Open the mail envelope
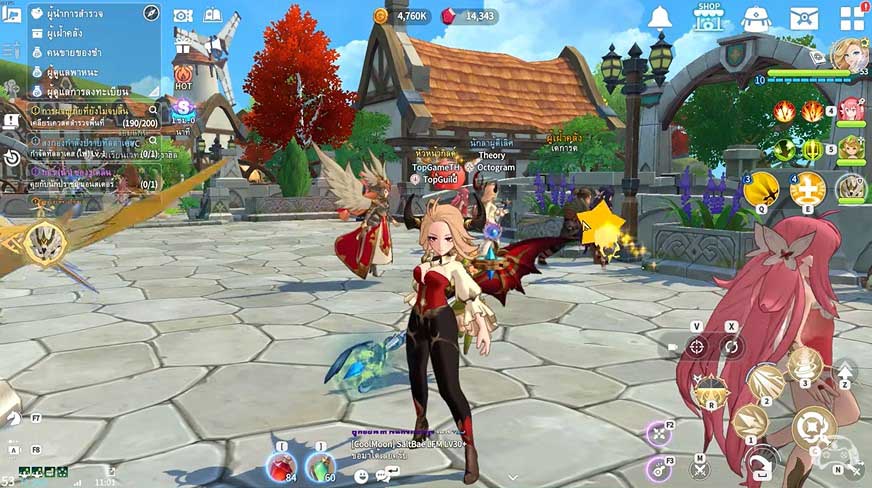Viewport: 872px width, 488px height. [x=804, y=18]
